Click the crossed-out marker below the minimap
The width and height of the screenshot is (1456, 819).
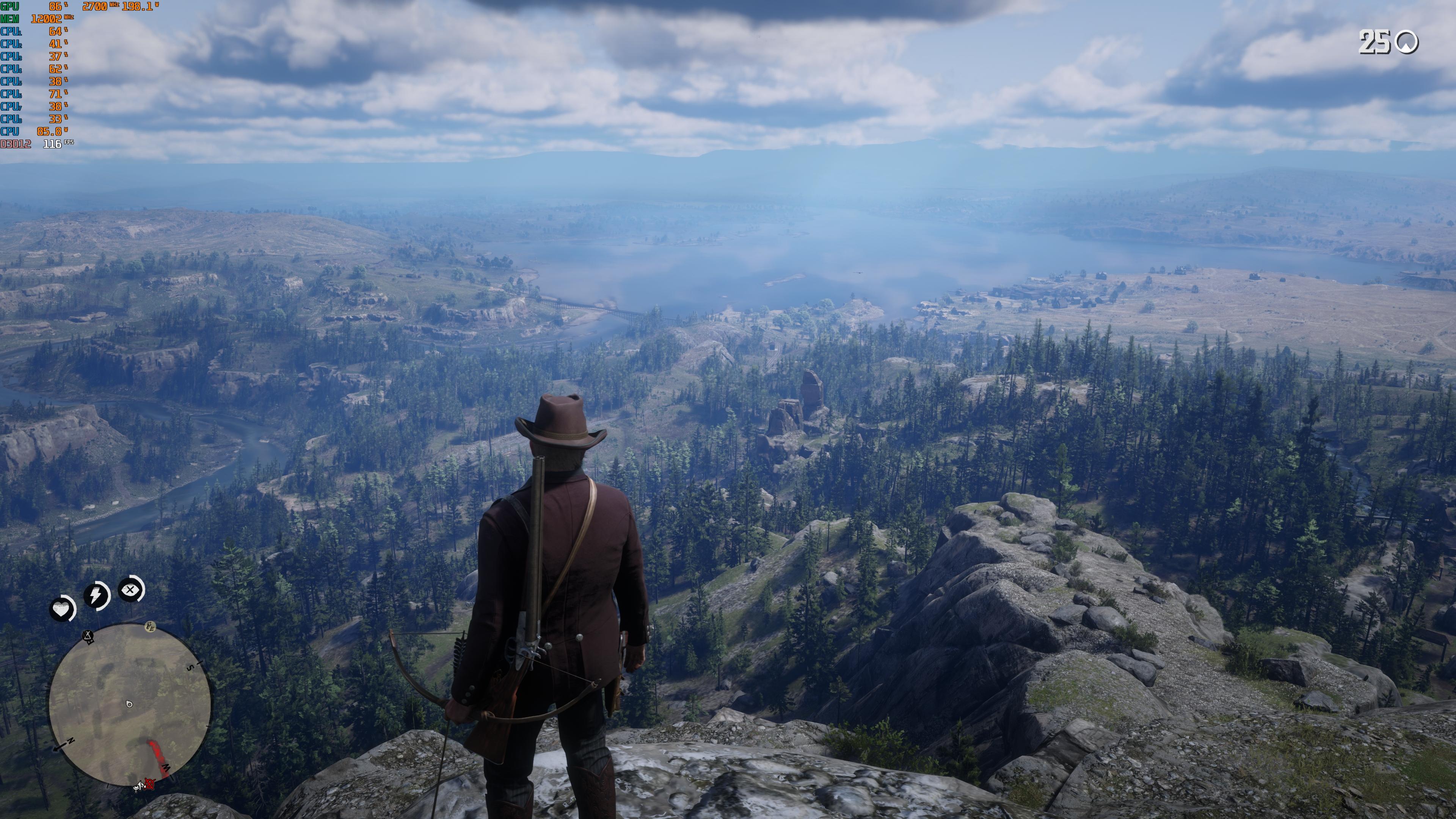click(149, 783)
